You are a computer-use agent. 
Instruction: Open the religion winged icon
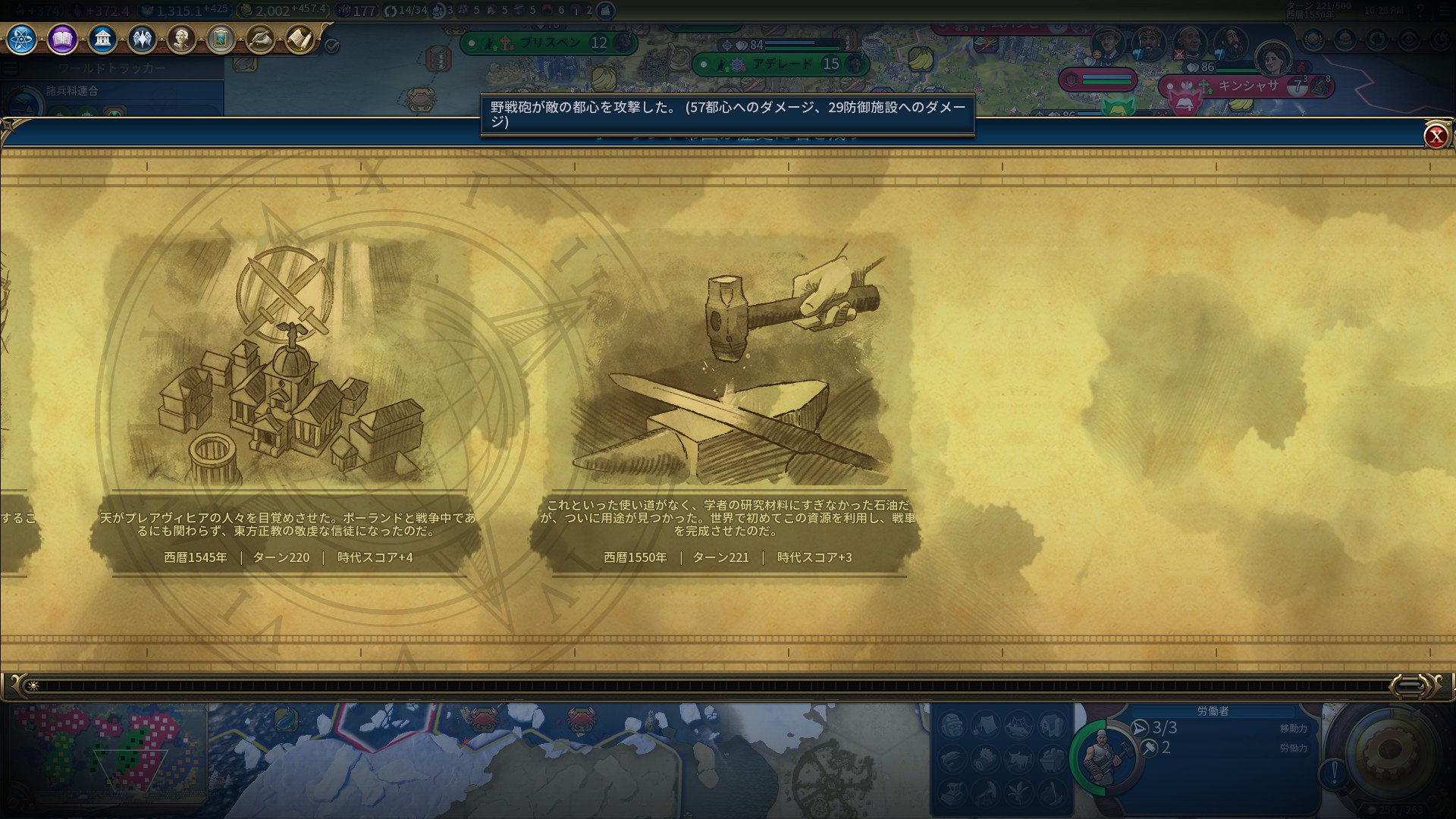click(x=142, y=39)
